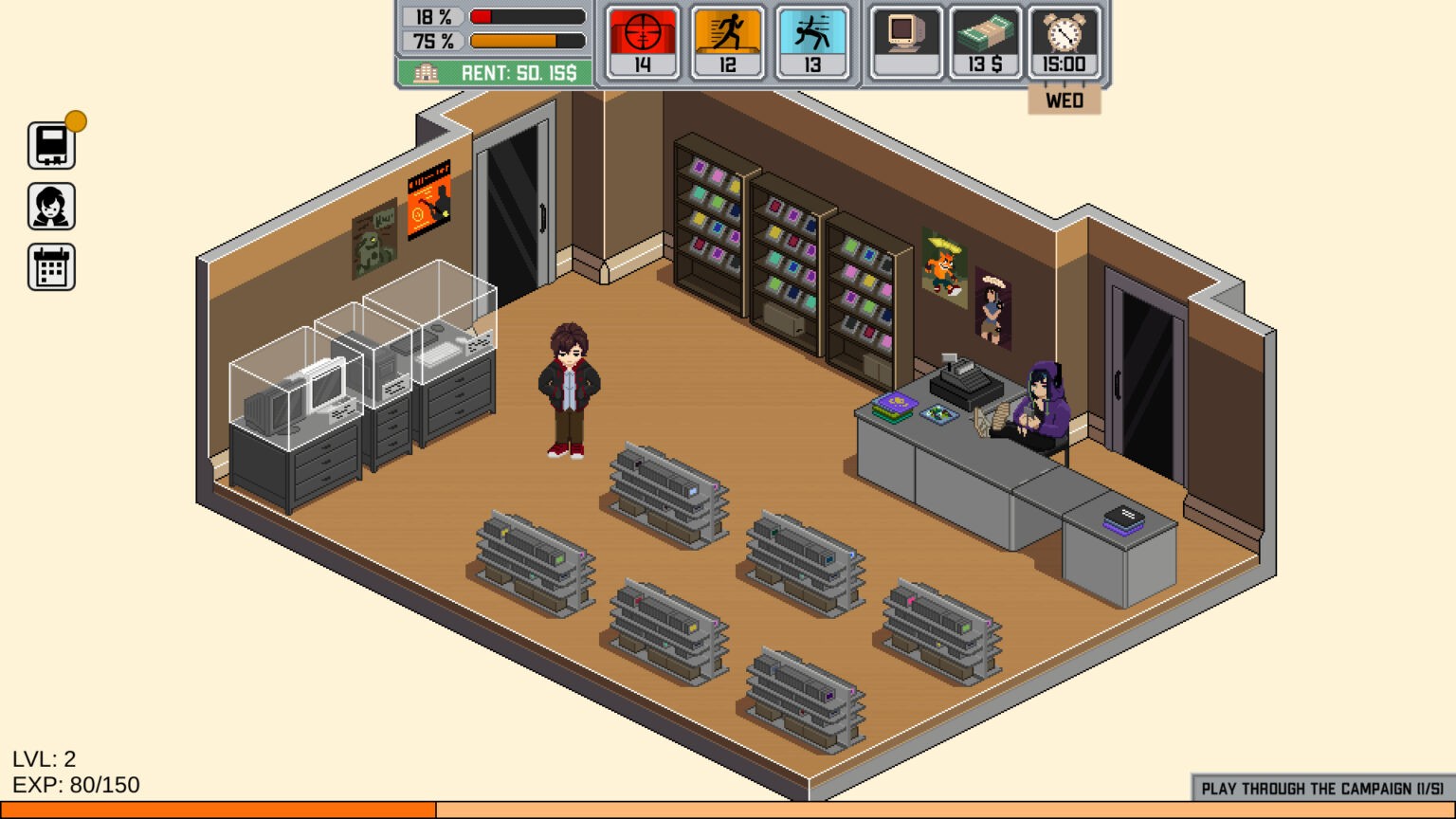
Task: Click the Play Through the Campaign objective
Action: [1322, 789]
